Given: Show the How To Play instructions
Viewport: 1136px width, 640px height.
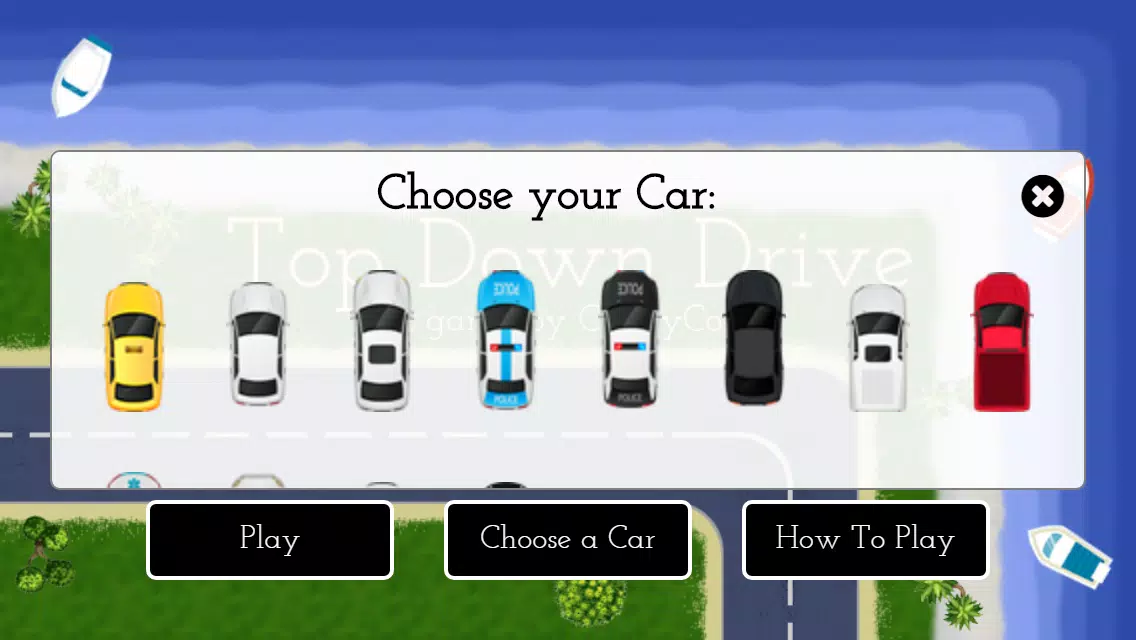Looking at the screenshot, I should (865, 540).
